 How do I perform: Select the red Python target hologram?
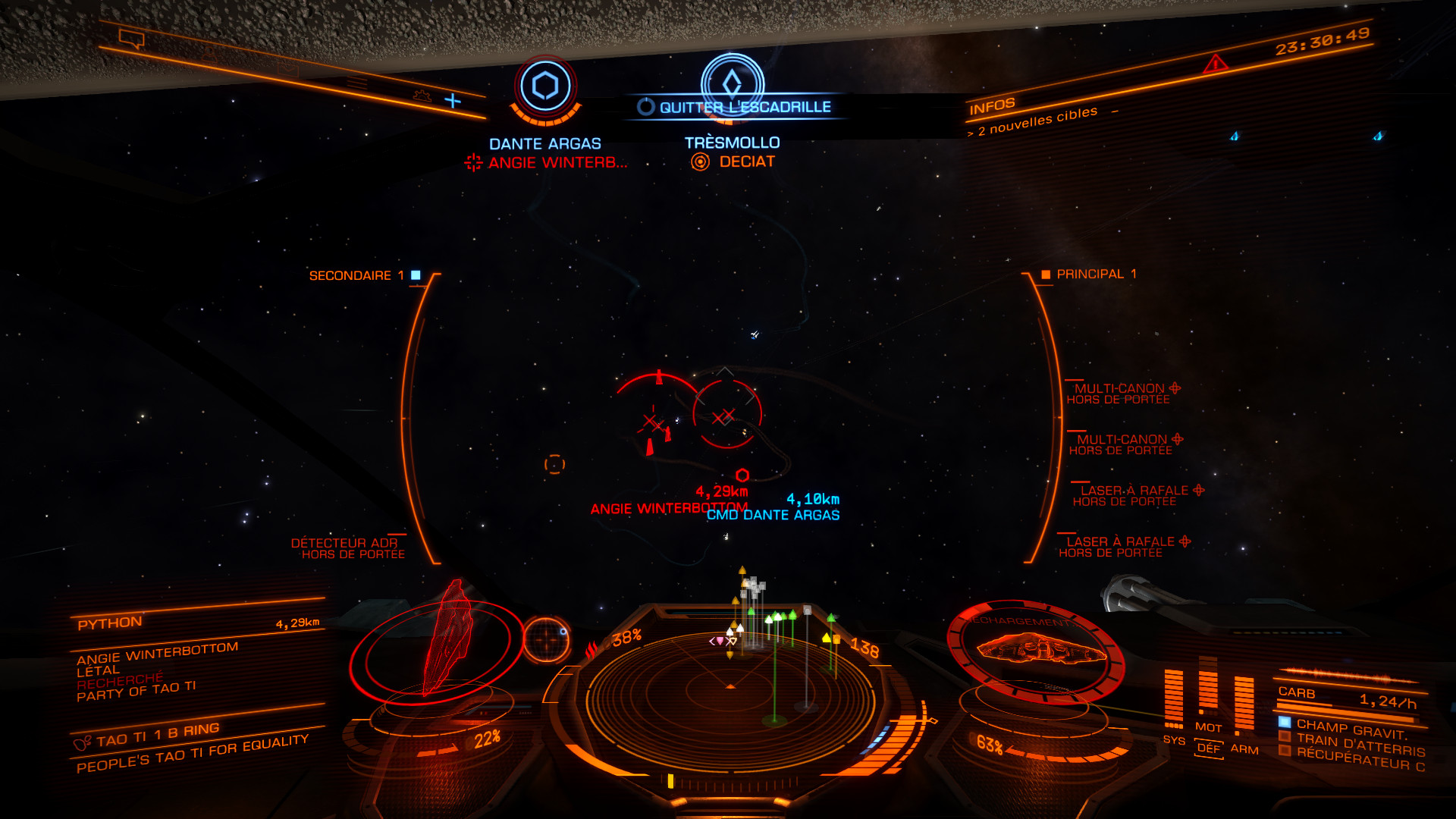point(447,641)
